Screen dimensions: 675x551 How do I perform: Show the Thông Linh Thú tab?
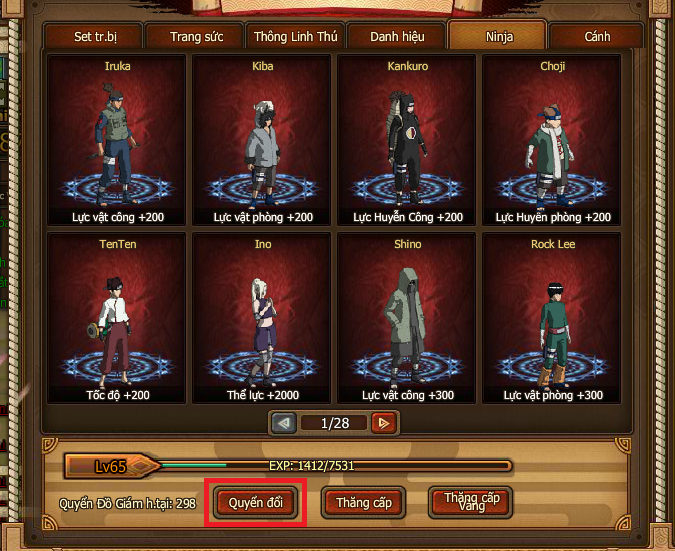(295, 37)
